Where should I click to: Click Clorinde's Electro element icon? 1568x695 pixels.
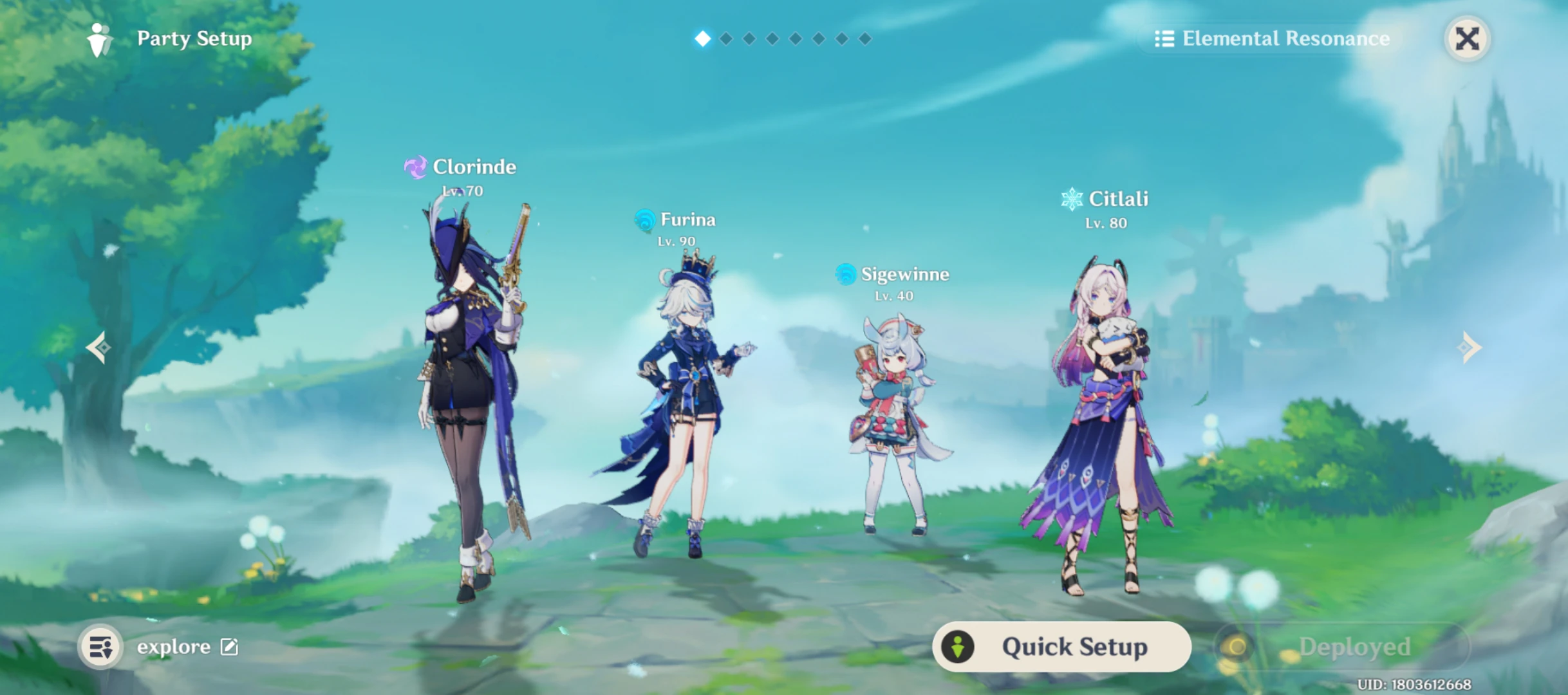(x=416, y=167)
